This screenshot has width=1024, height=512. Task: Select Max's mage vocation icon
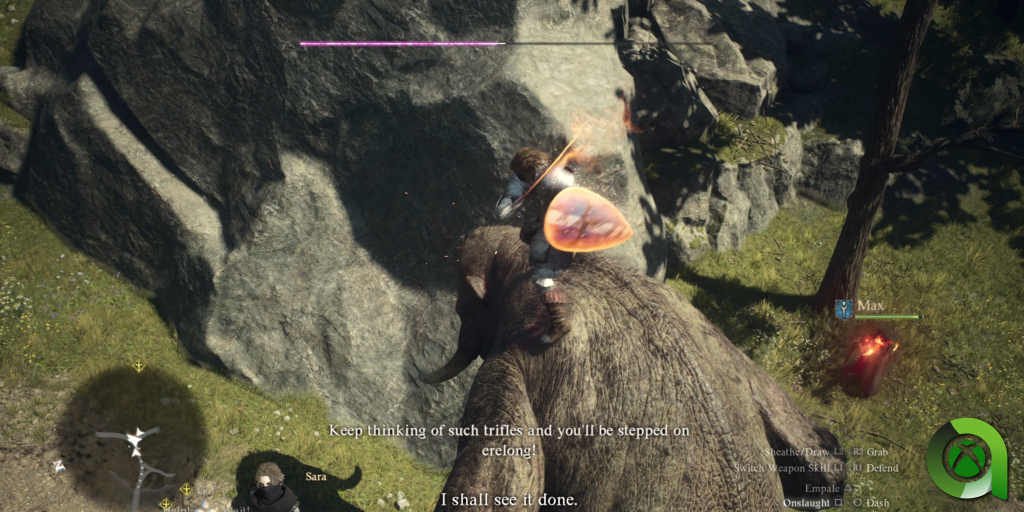[x=842, y=307]
